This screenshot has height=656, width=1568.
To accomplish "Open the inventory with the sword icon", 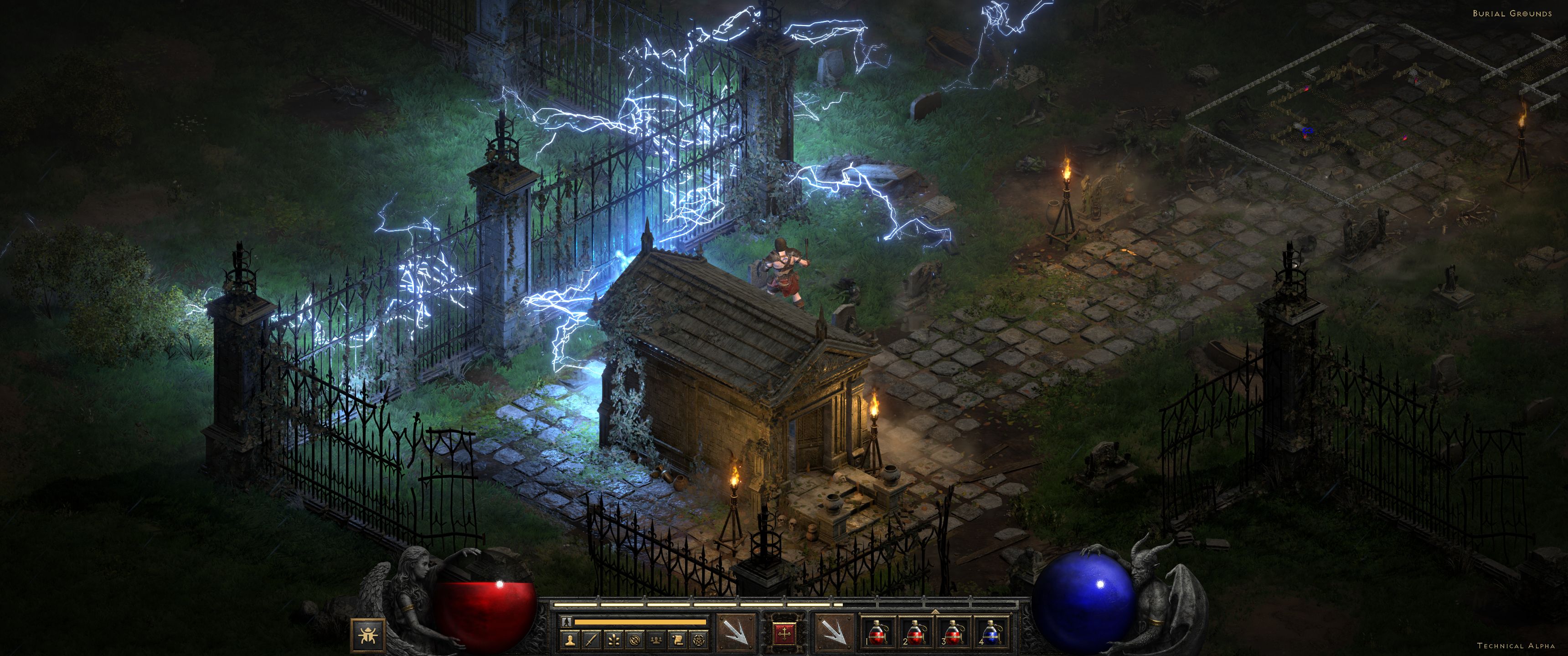I will (592, 640).
